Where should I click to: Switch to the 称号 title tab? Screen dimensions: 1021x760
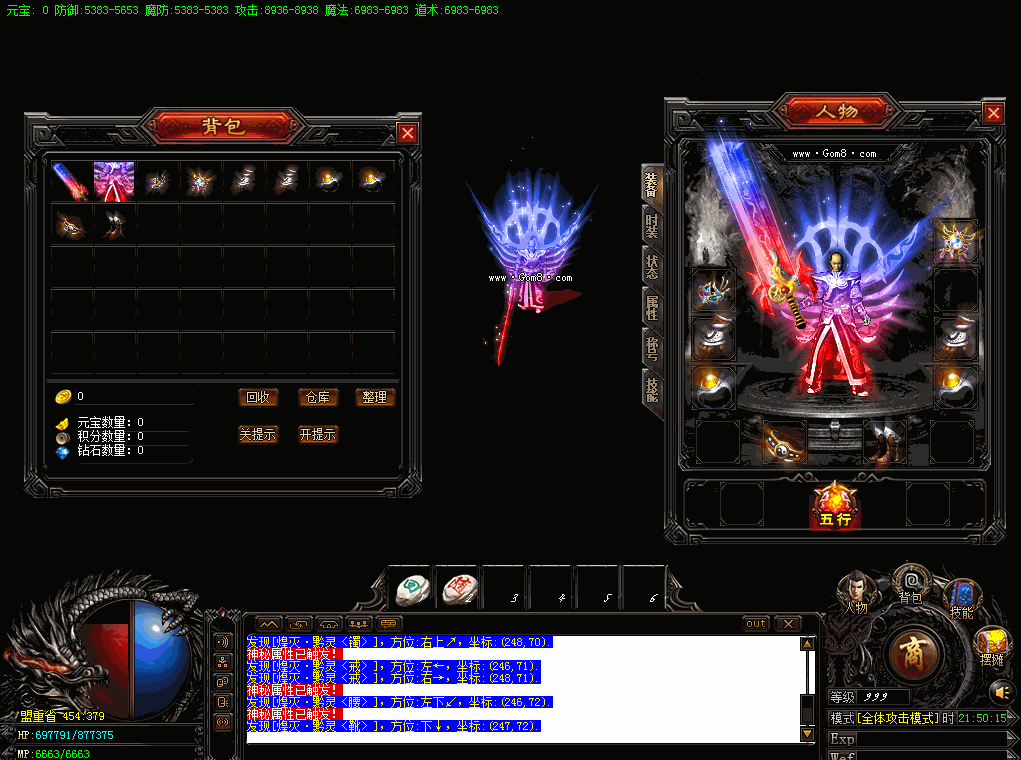tap(652, 346)
